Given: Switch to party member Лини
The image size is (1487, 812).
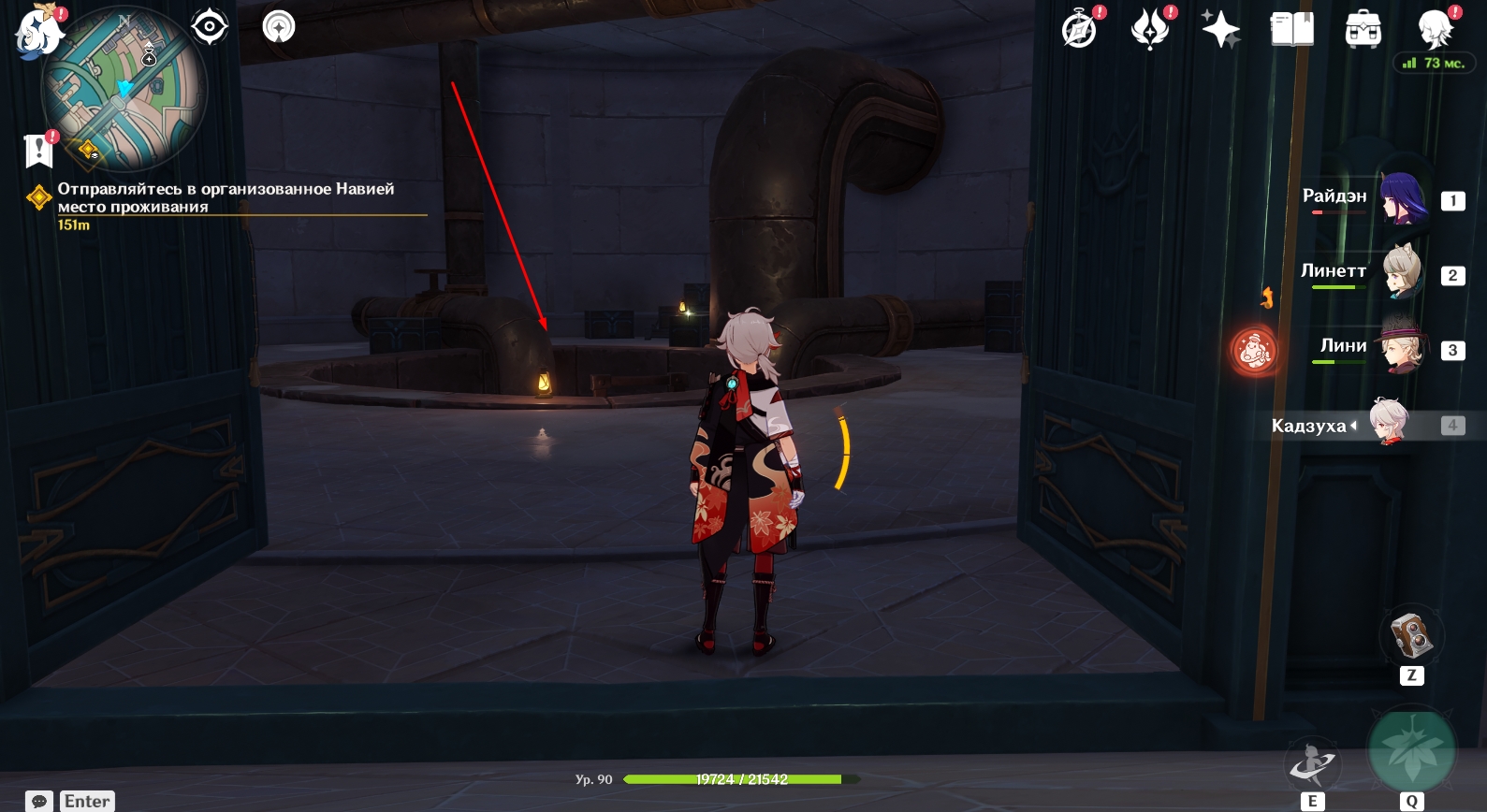Looking at the screenshot, I should [1402, 348].
